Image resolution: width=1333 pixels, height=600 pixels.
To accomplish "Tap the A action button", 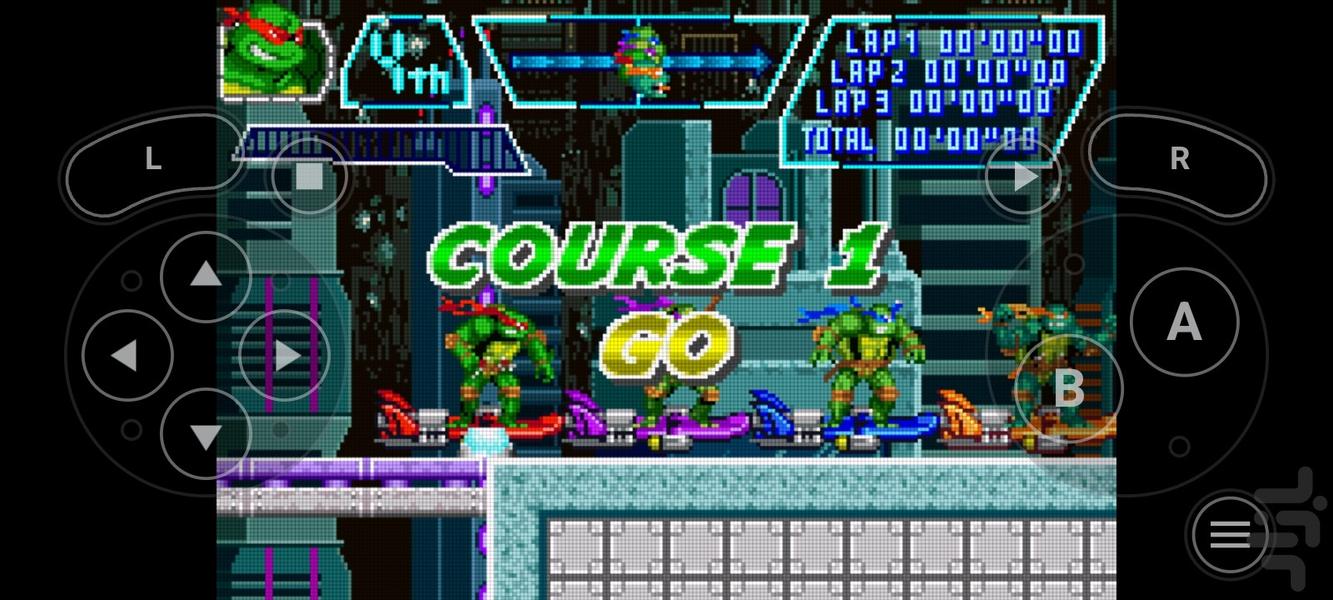I will tap(1184, 322).
